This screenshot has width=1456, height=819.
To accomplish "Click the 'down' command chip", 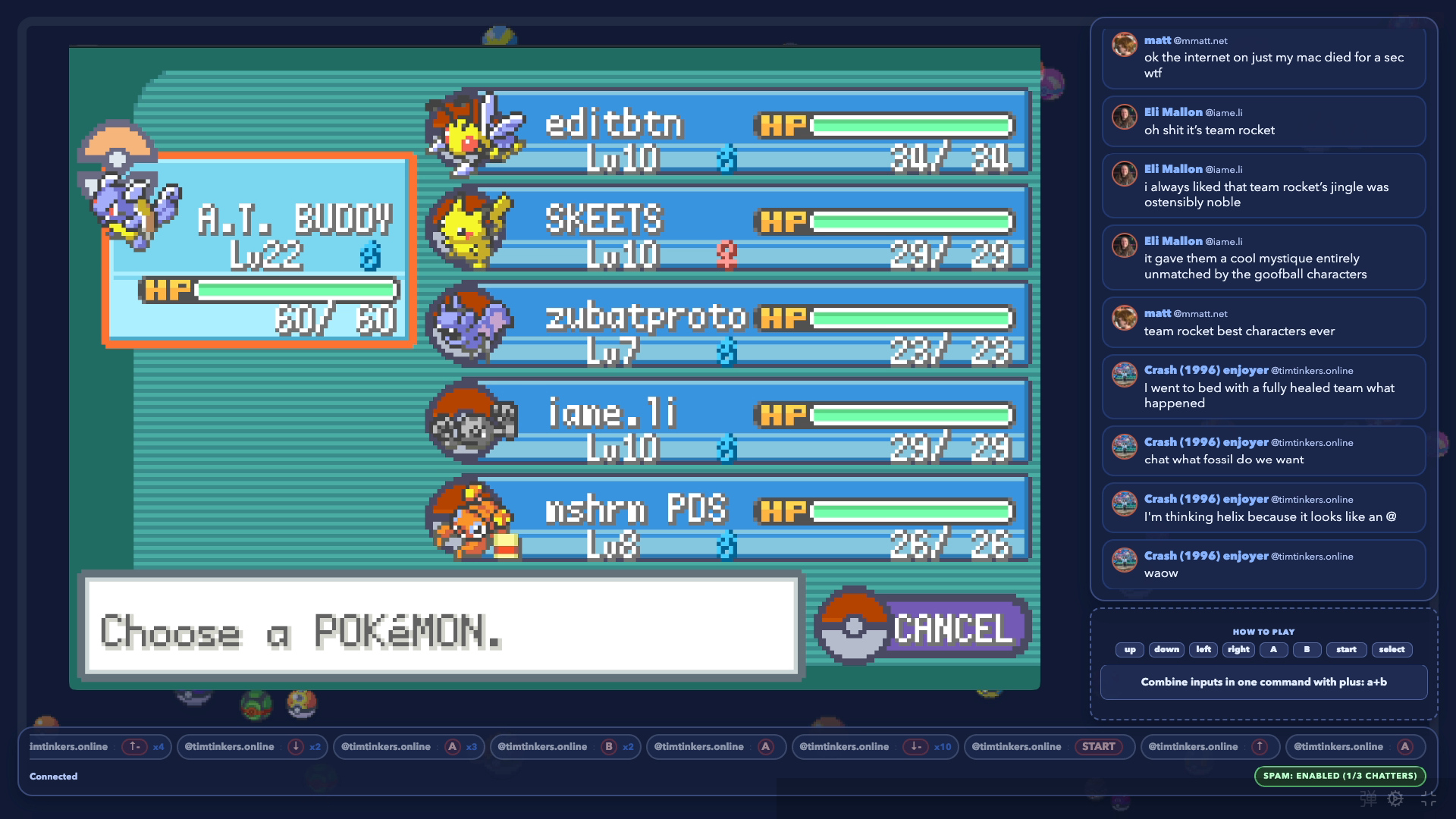I will pos(1166,650).
